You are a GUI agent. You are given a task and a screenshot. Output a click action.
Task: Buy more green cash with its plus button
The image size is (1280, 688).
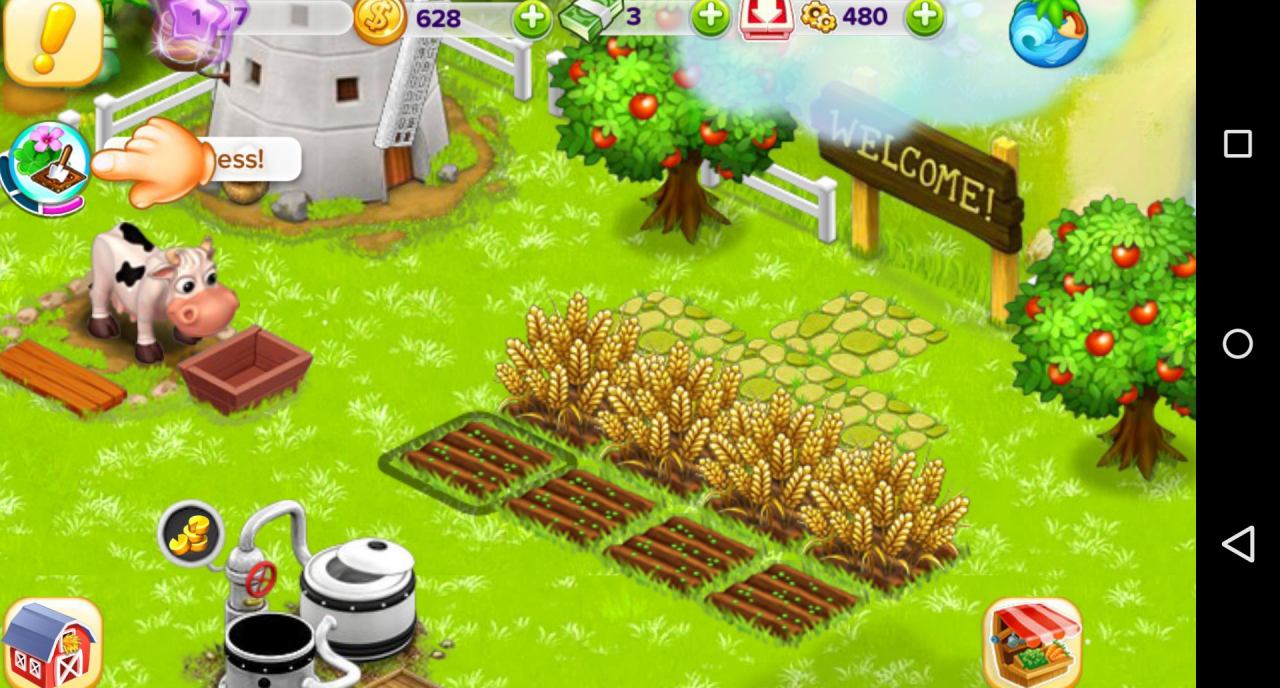(x=711, y=17)
